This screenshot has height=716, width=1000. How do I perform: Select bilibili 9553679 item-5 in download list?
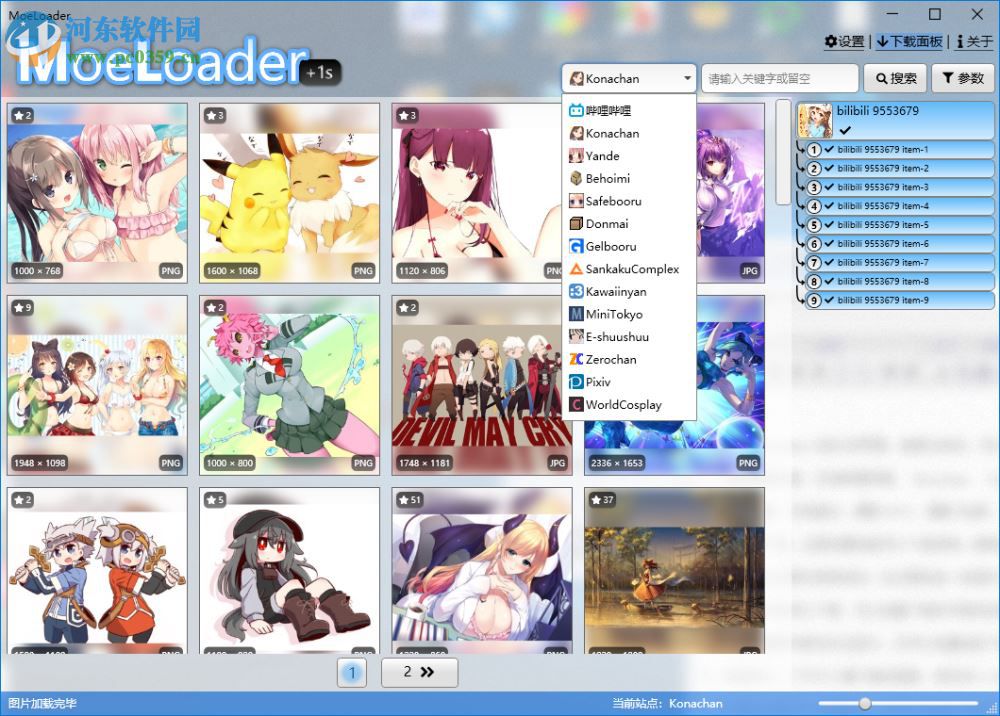click(883, 225)
